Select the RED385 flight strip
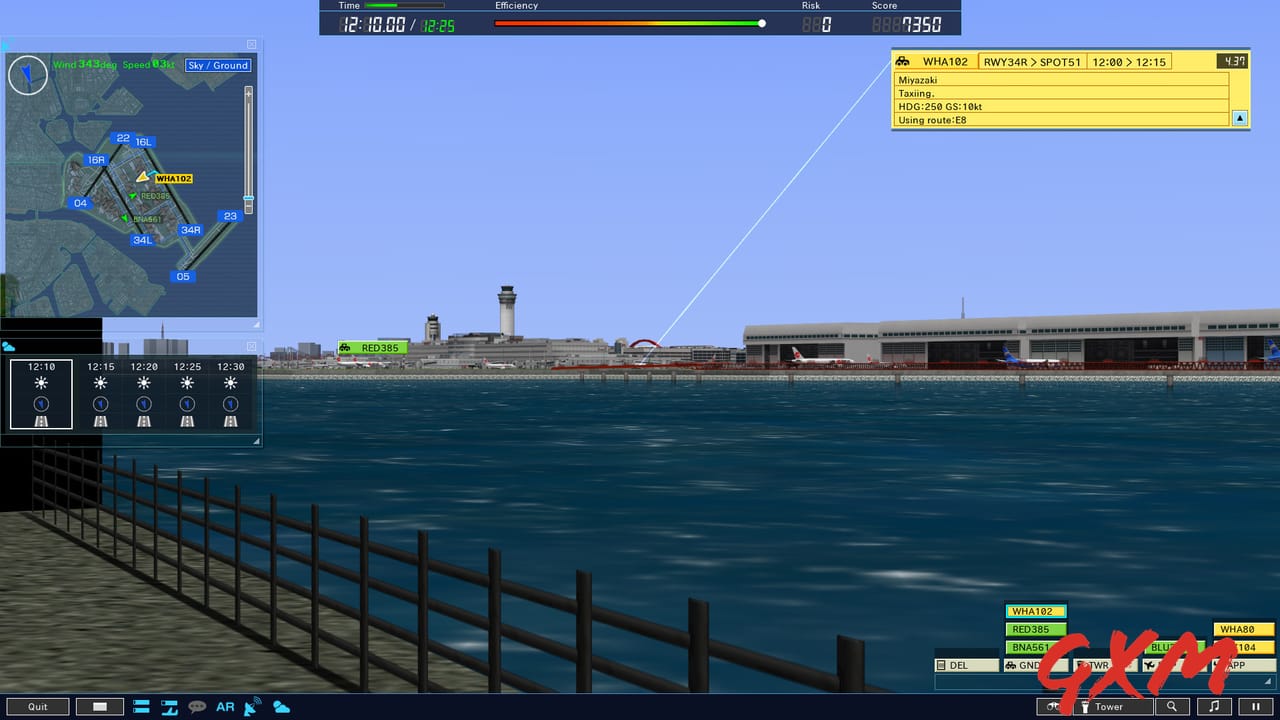Screen dimensions: 1280x720 click(1034, 629)
